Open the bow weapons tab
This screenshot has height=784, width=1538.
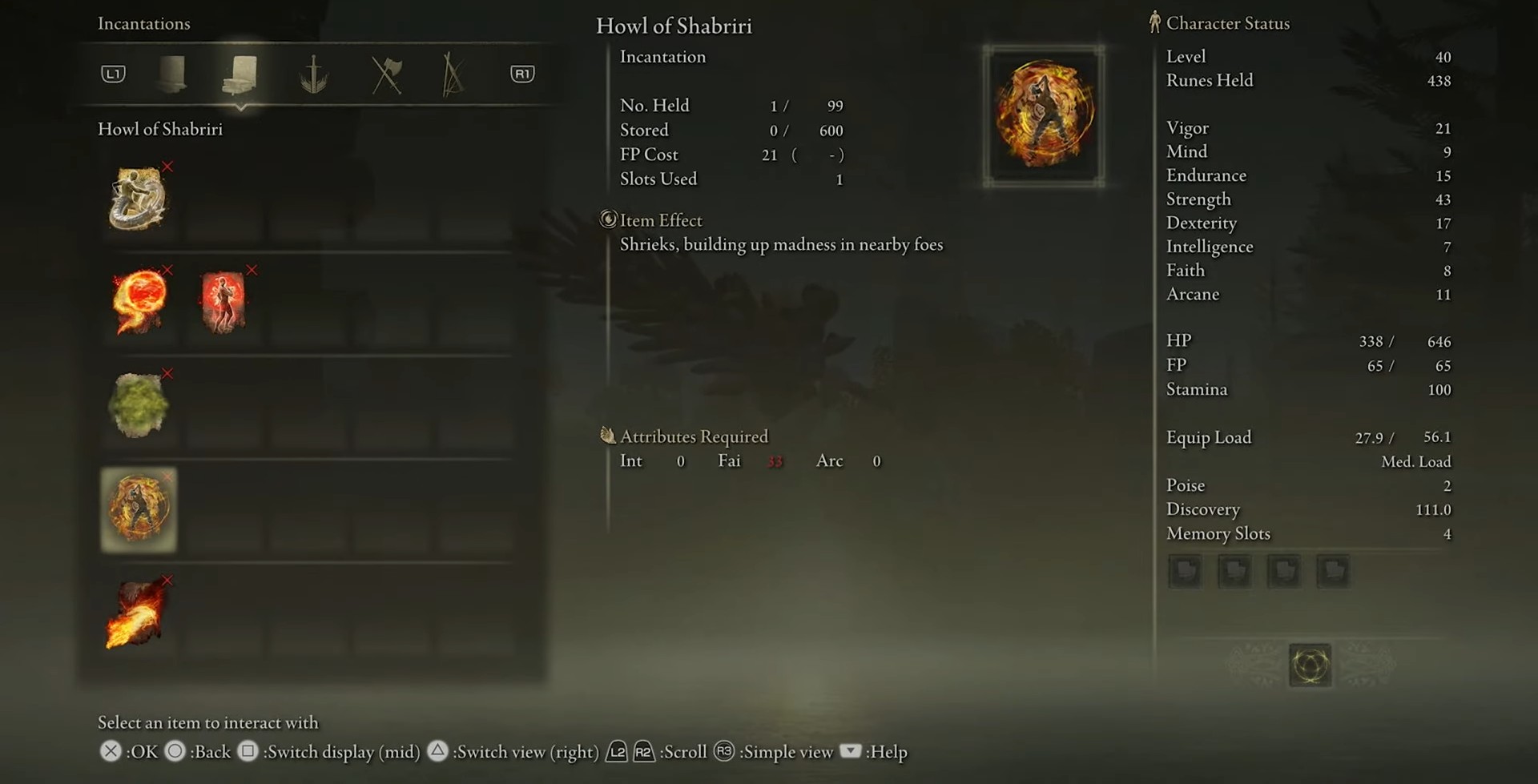453,74
